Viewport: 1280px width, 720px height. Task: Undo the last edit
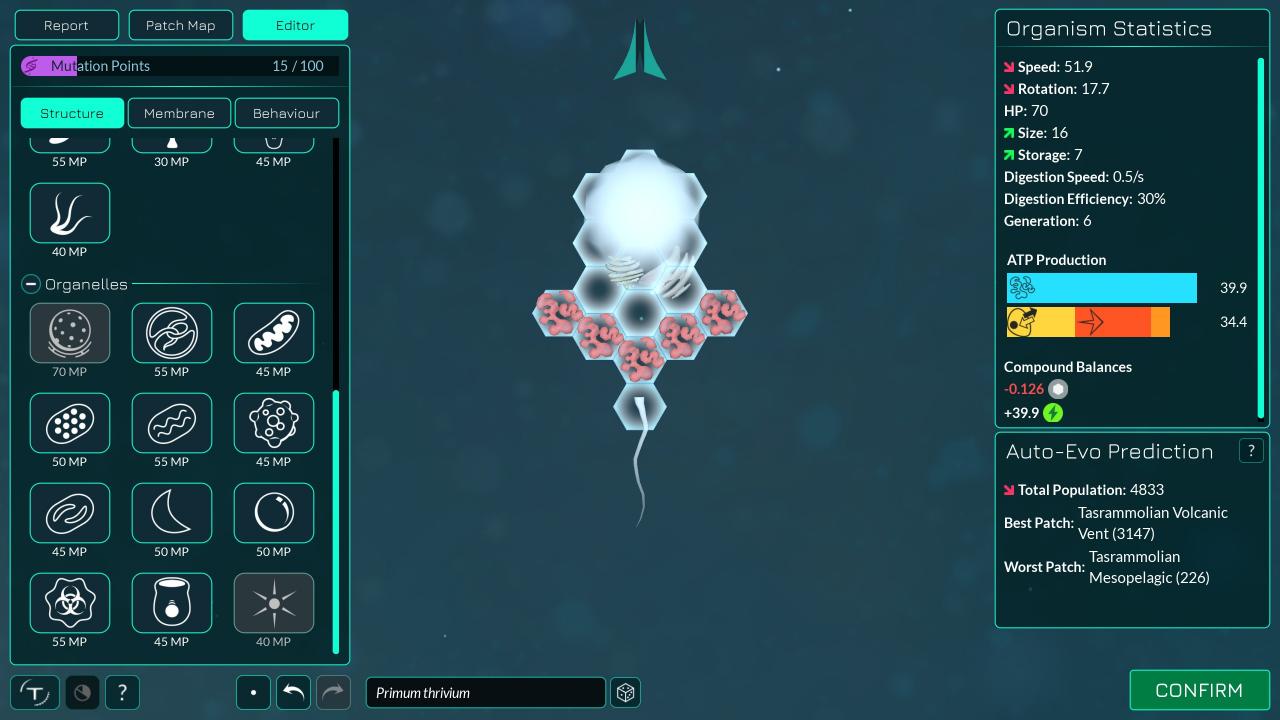point(293,692)
